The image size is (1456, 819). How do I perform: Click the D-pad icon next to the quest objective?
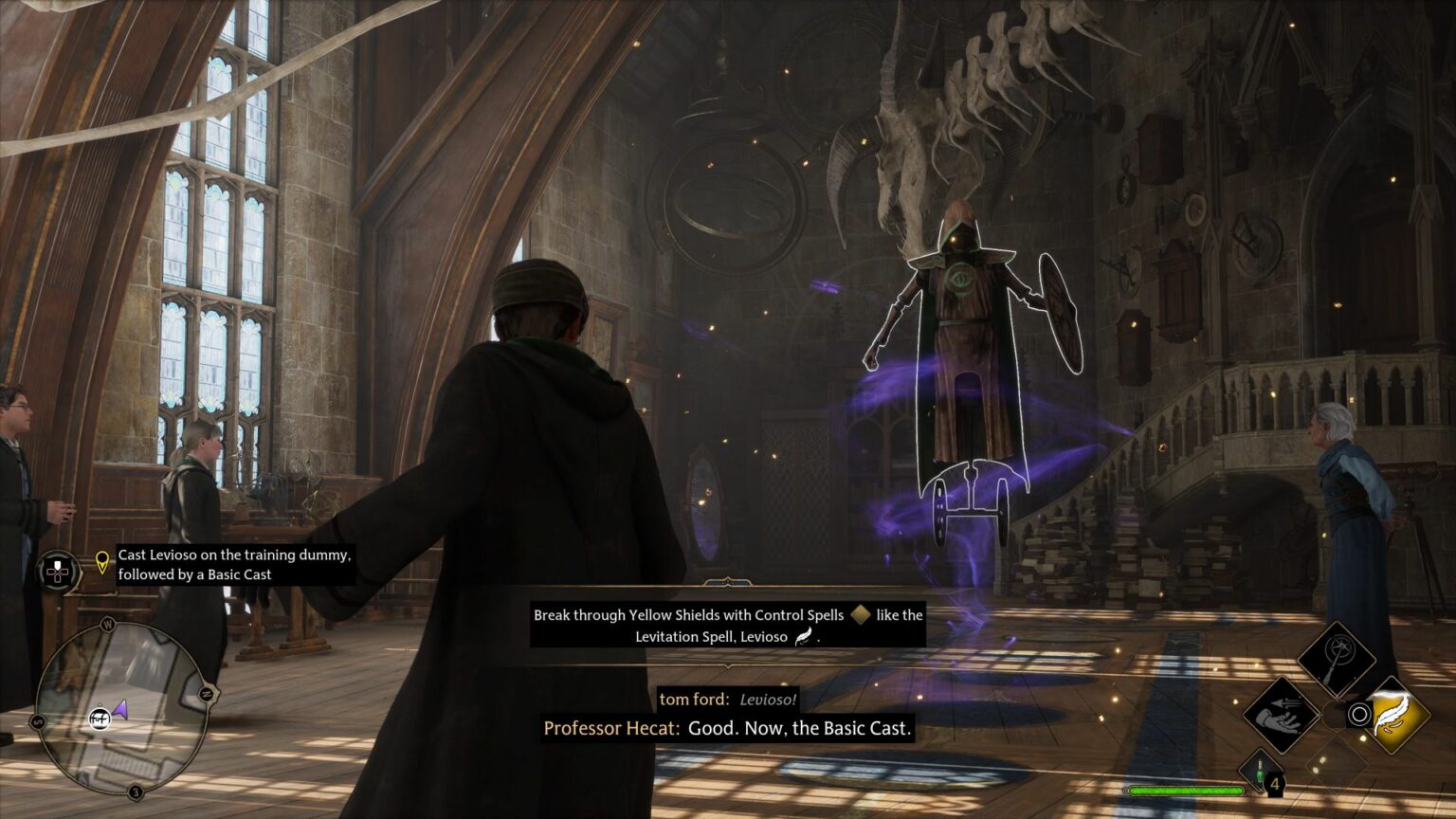(57, 569)
